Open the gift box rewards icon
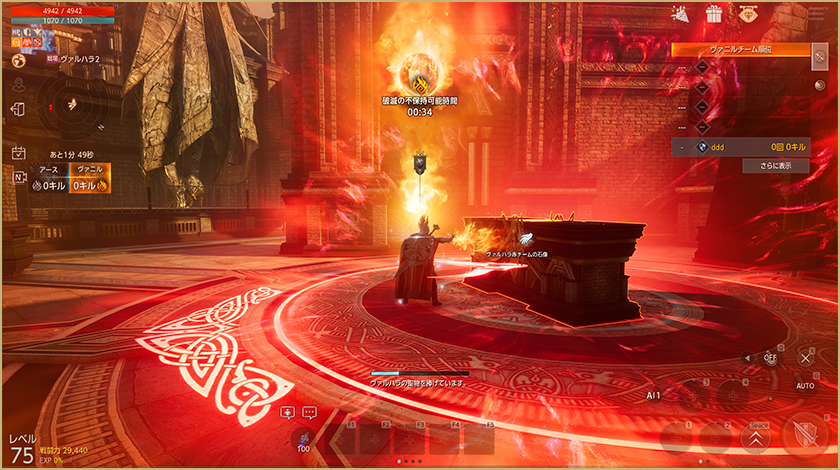This screenshot has width=840, height=470. pos(714,14)
